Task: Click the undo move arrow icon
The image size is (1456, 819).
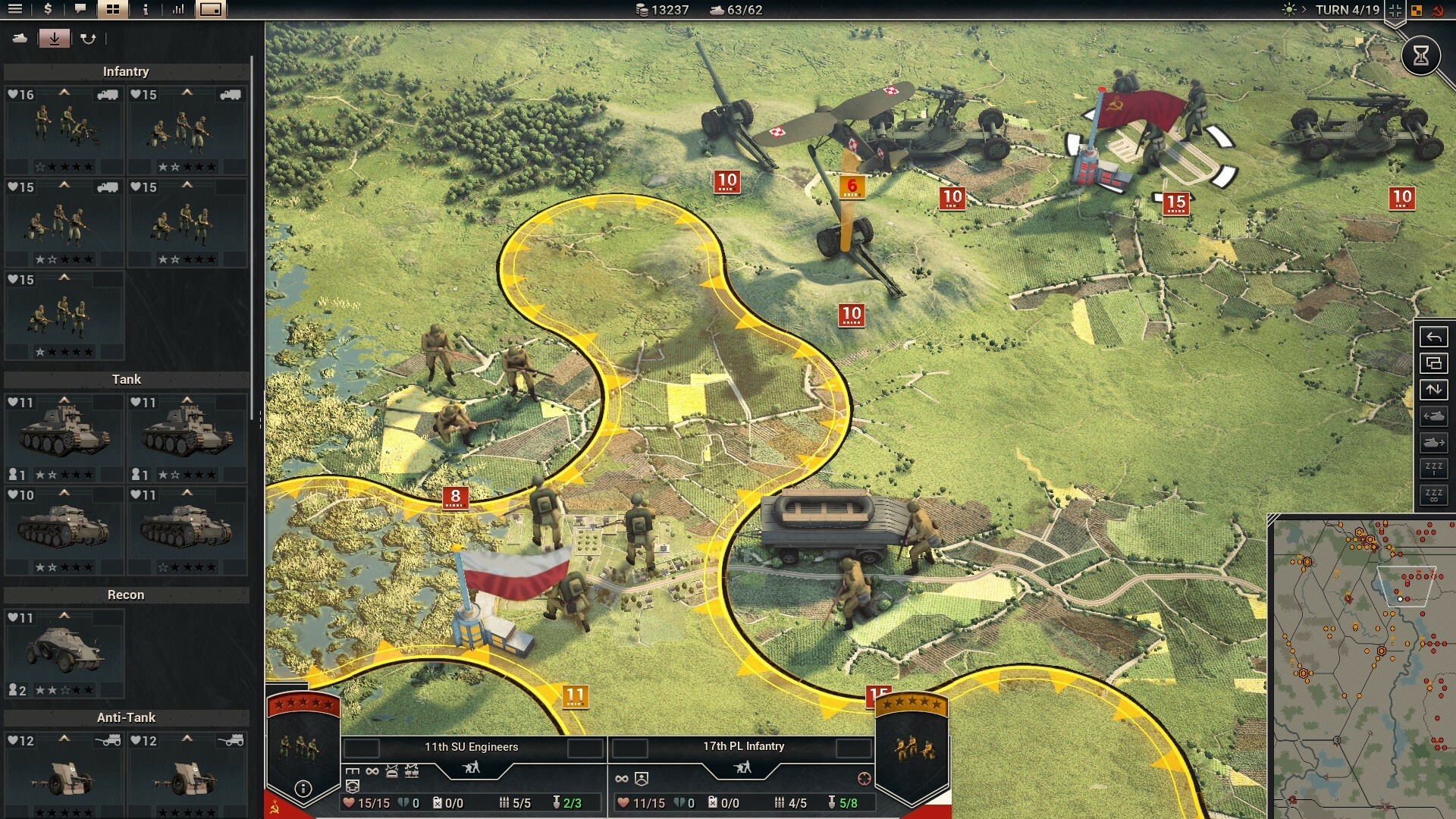Action: tap(1434, 337)
